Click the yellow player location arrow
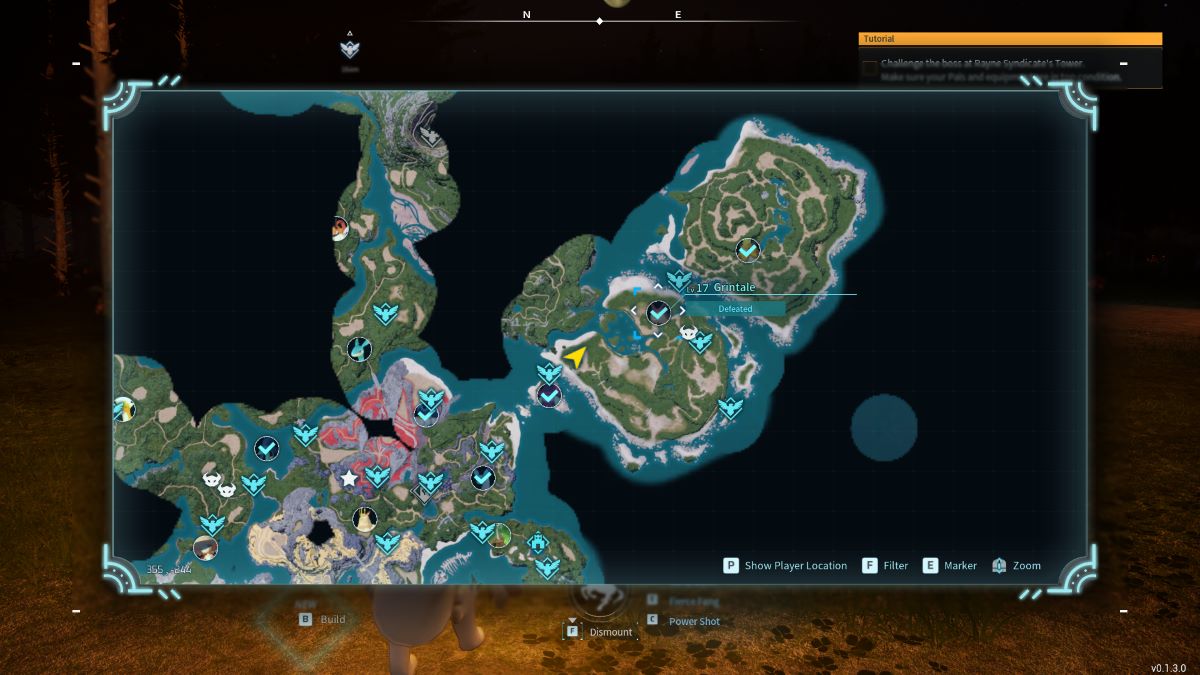Viewport: 1200px width, 675px height. tap(575, 356)
